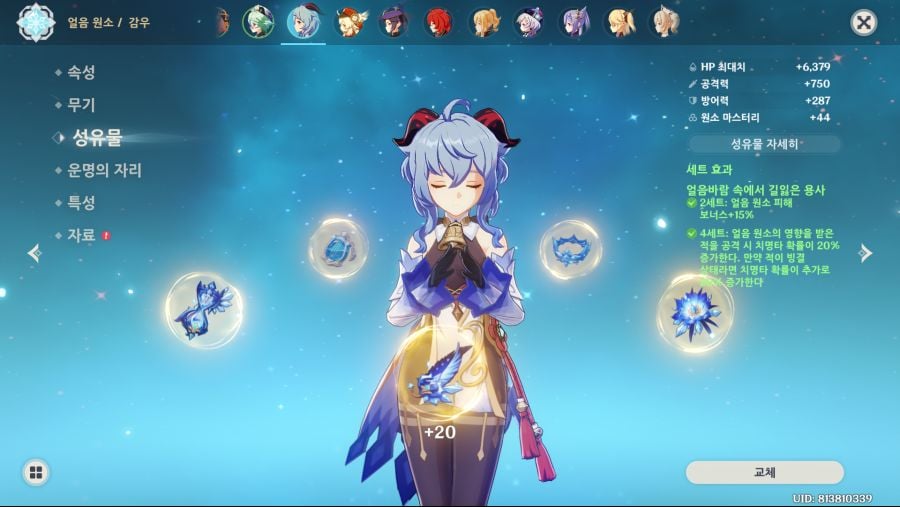Open the four-square grid button
This screenshot has height=507, width=900.
(x=36, y=472)
